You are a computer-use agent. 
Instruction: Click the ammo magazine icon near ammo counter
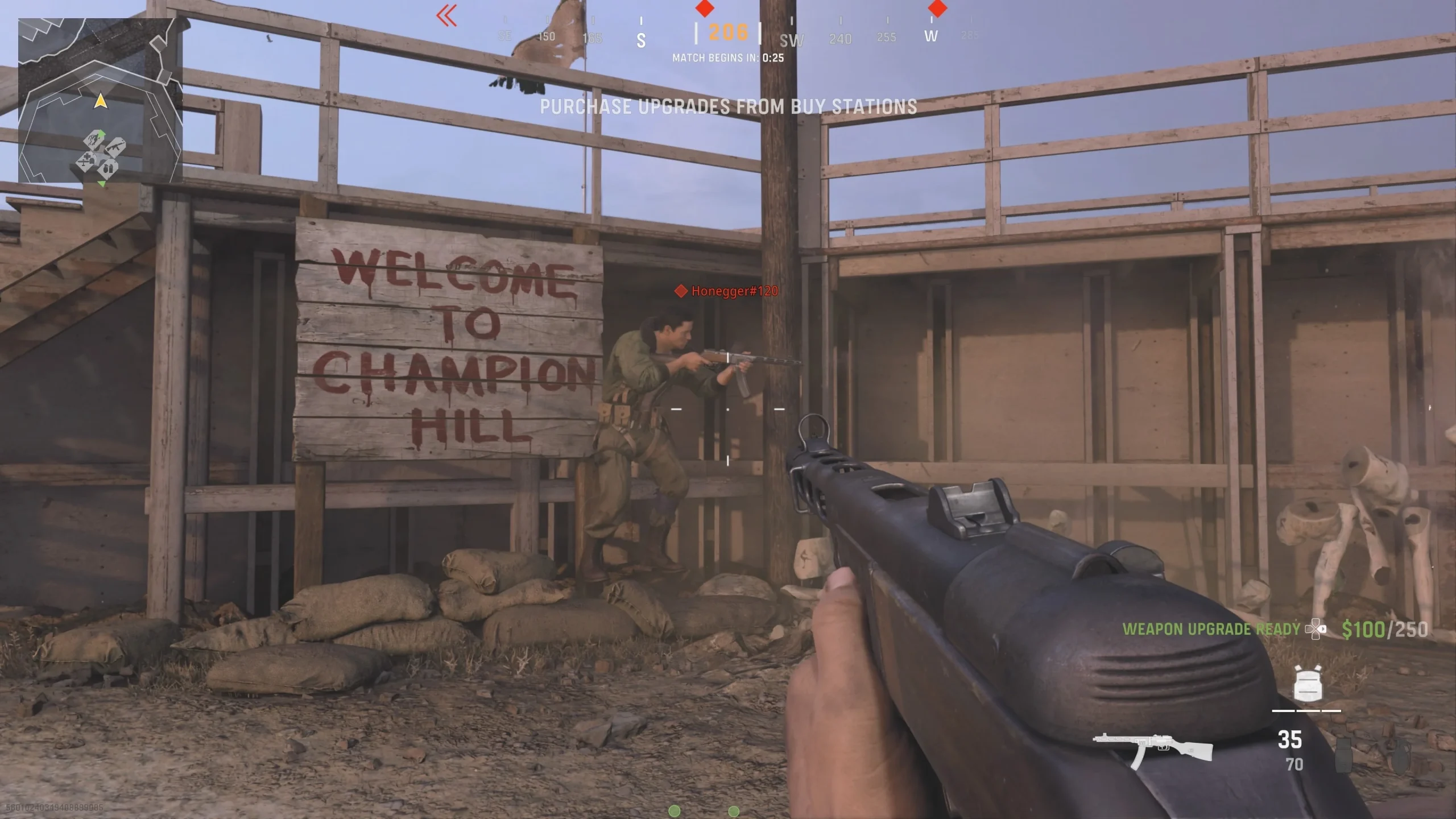coord(1345,756)
